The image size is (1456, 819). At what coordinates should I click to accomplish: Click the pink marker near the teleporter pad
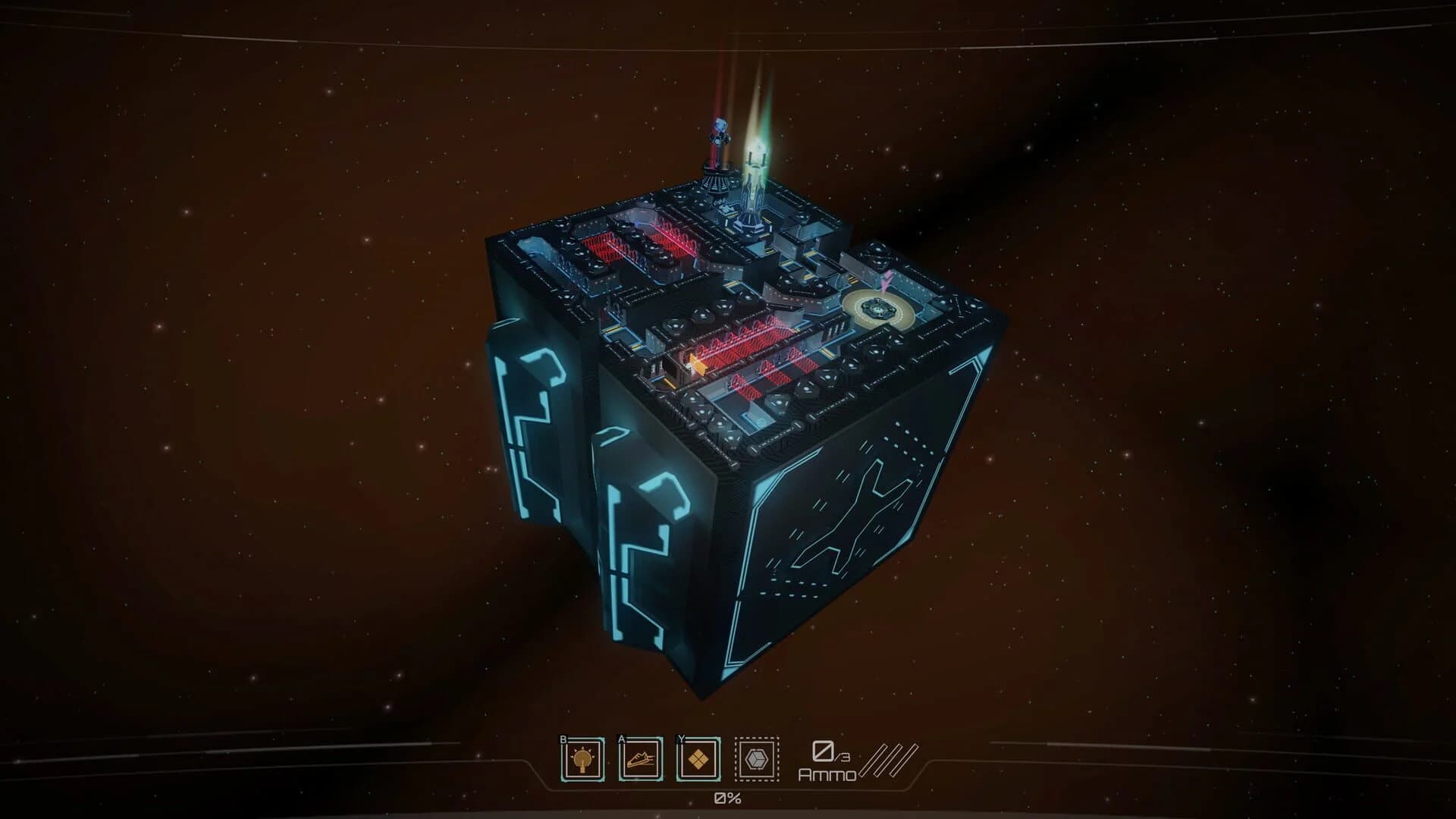click(x=886, y=281)
